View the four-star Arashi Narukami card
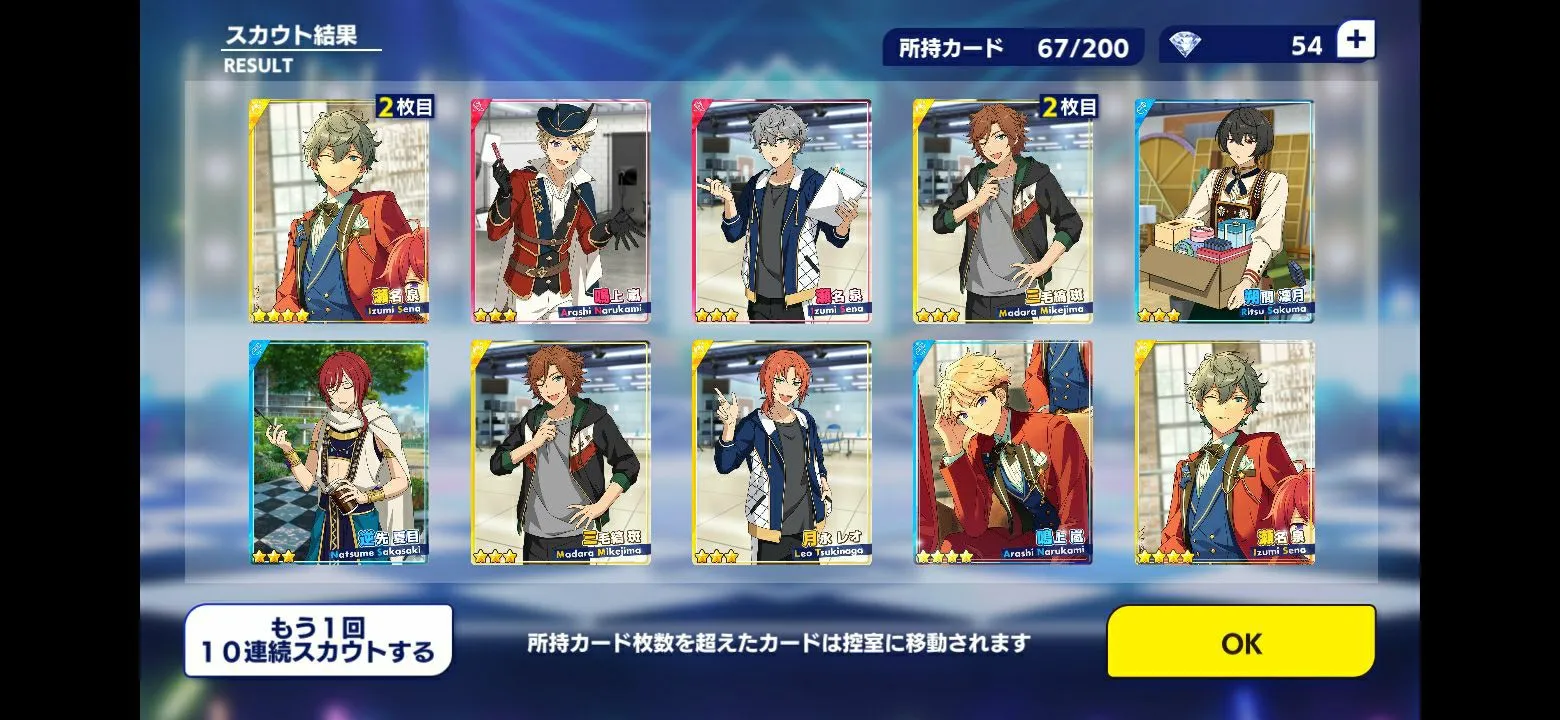 pos(1003,453)
